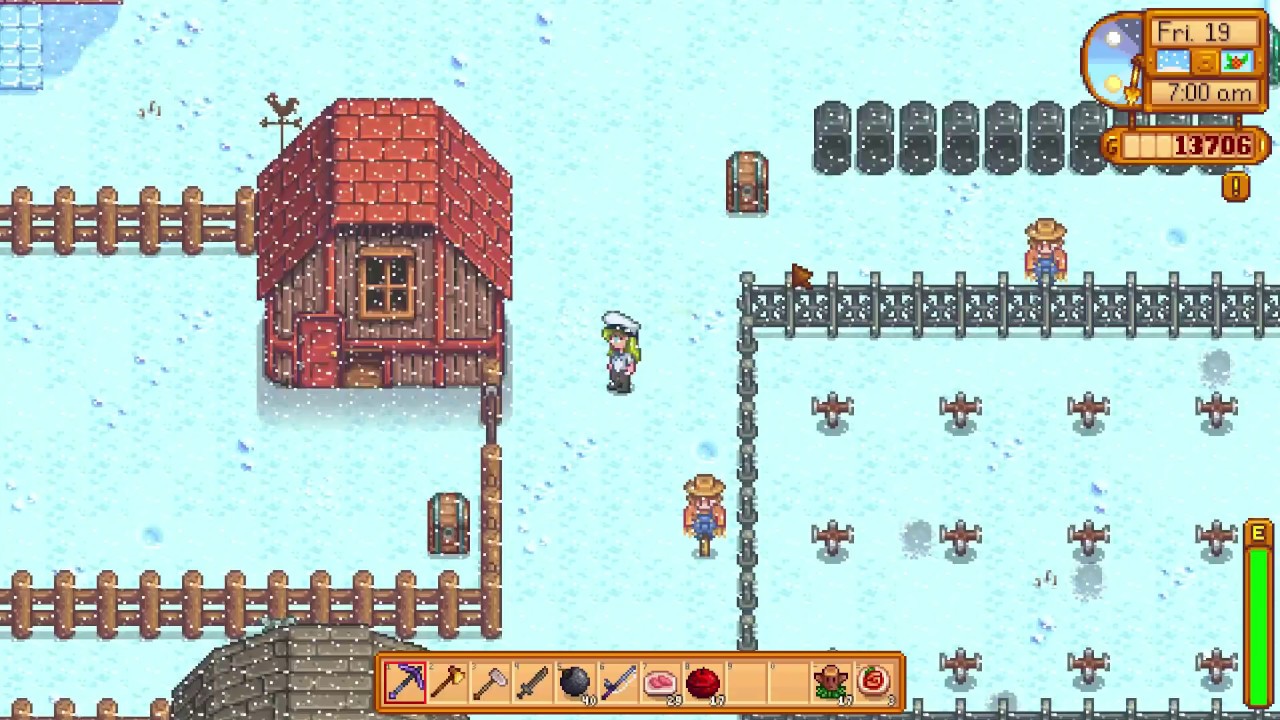
Task: Choose the hammer in the toolbar
Action: click(x=491, y=682)
